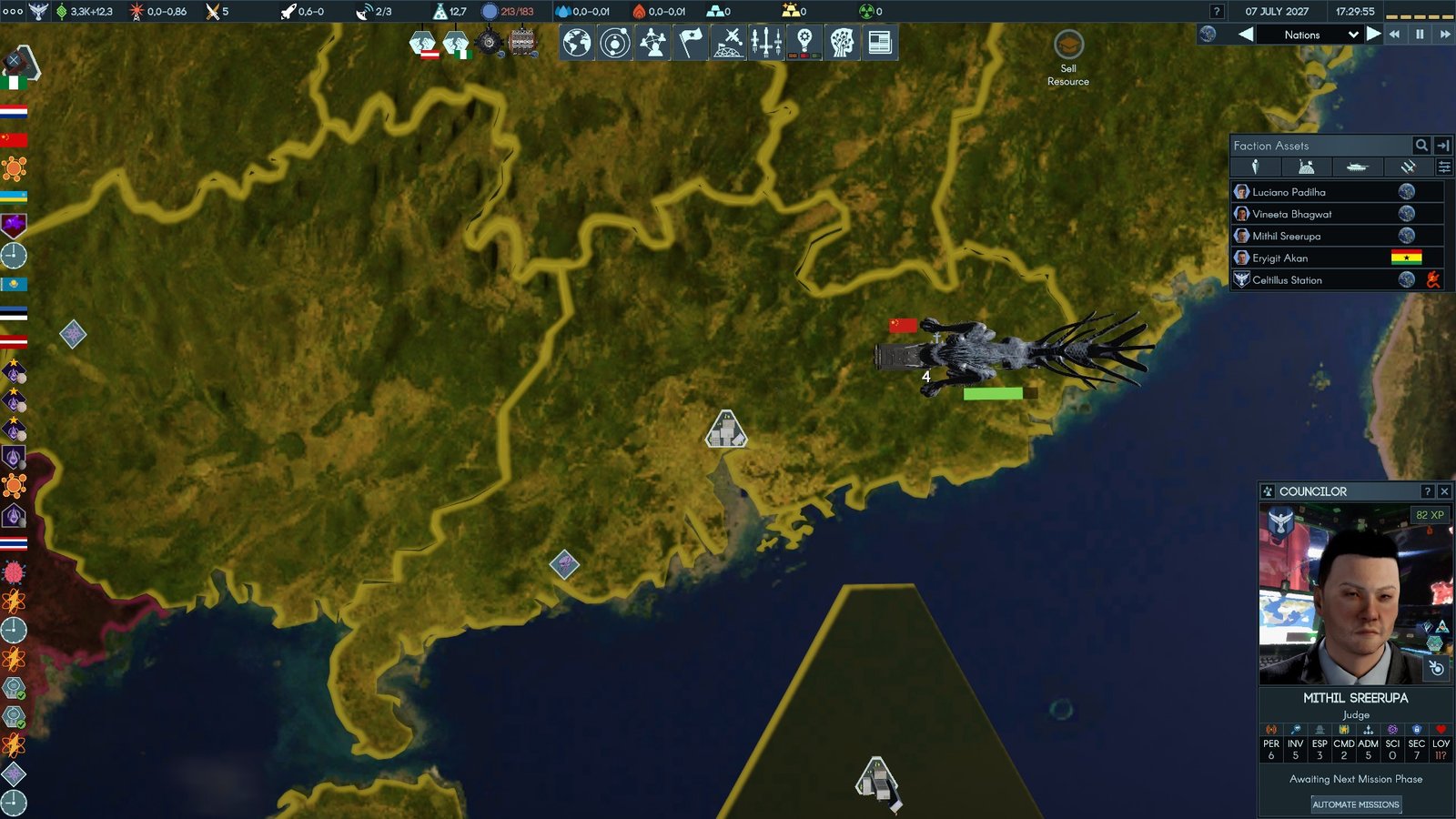Viewport: 1456px width, 819px height.
Task: Click the Faction Assets search magnifier
Action: pos(1421,146)
